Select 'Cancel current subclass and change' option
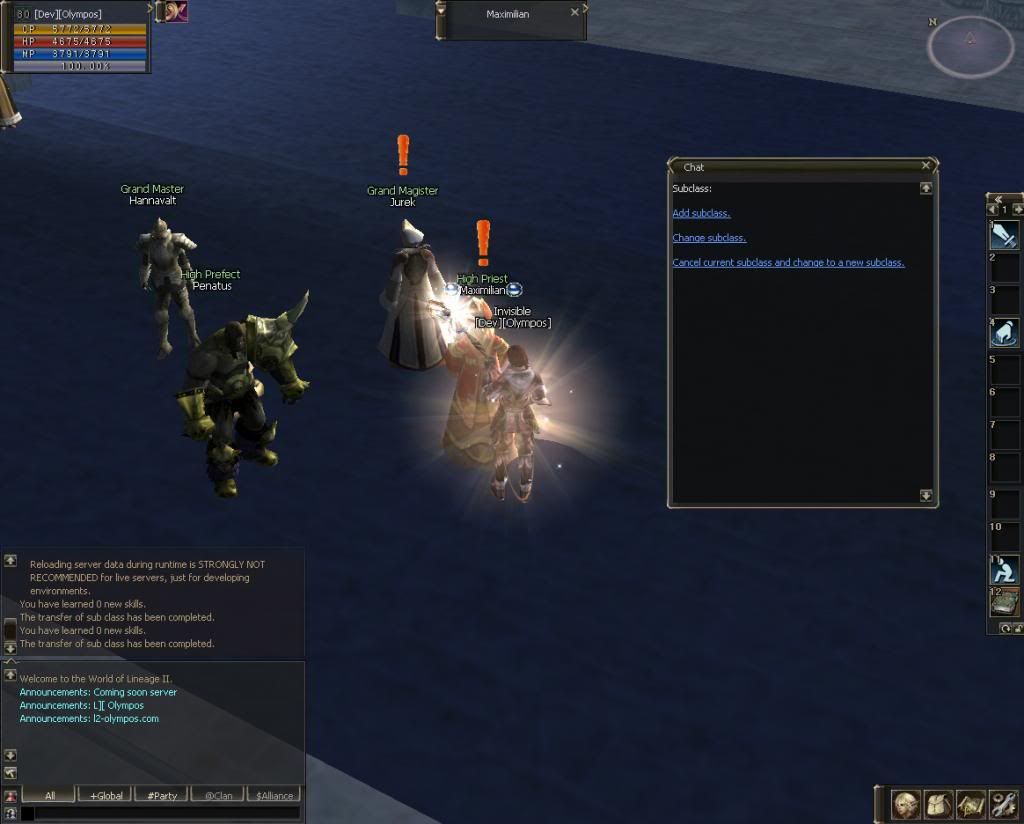Viewport: 1024px width, 824px height. (x=788, y=263)
